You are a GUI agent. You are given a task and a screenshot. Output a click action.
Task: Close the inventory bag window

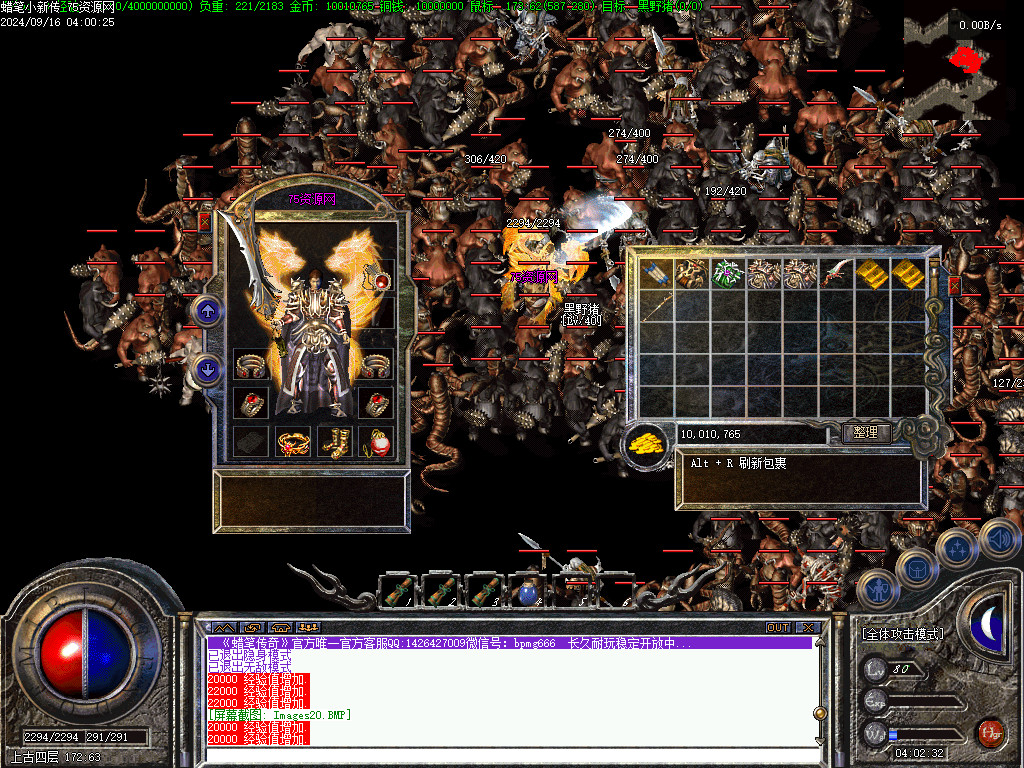tap(954, 286)
